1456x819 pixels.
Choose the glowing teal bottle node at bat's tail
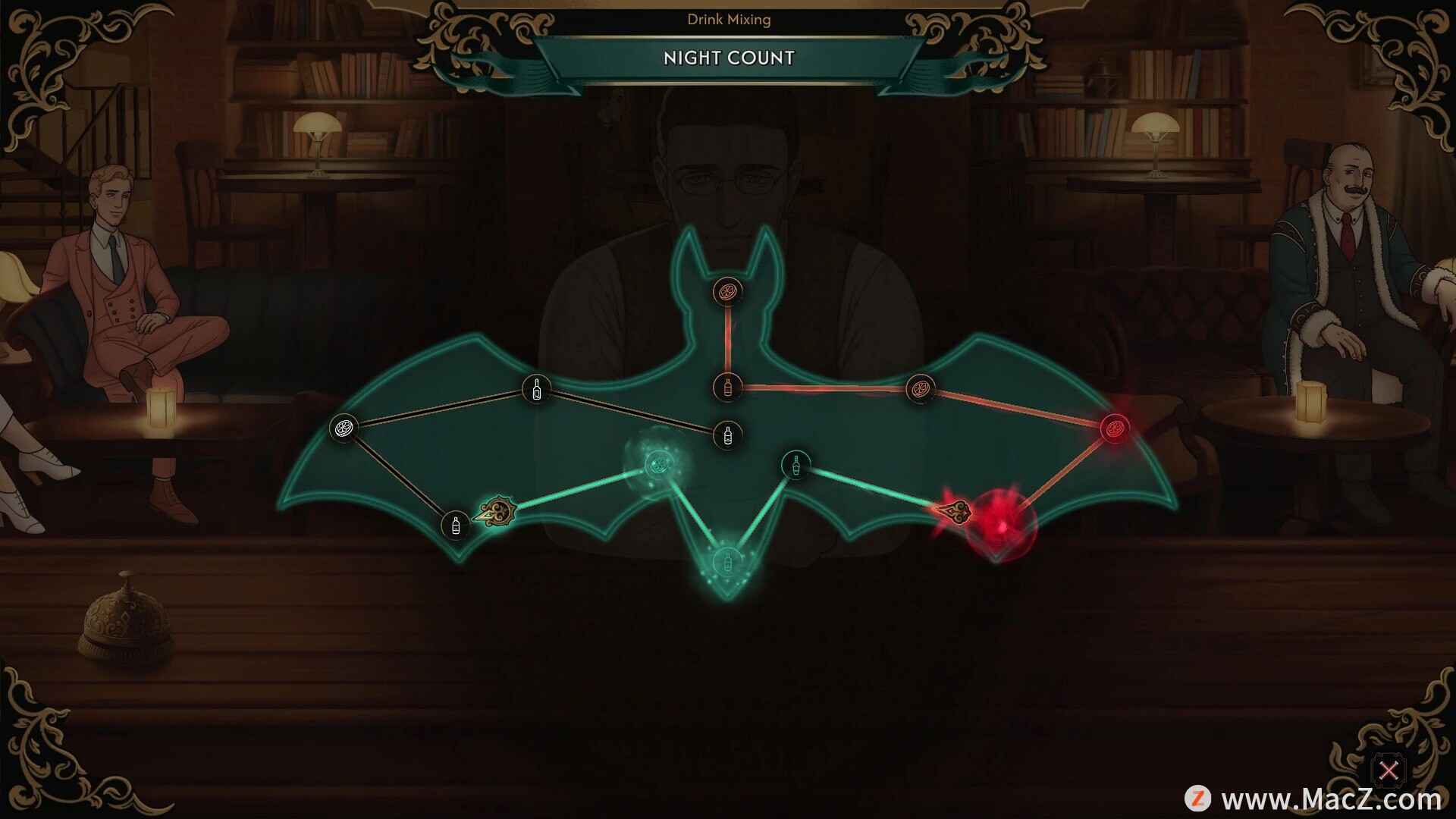[726, 562]
